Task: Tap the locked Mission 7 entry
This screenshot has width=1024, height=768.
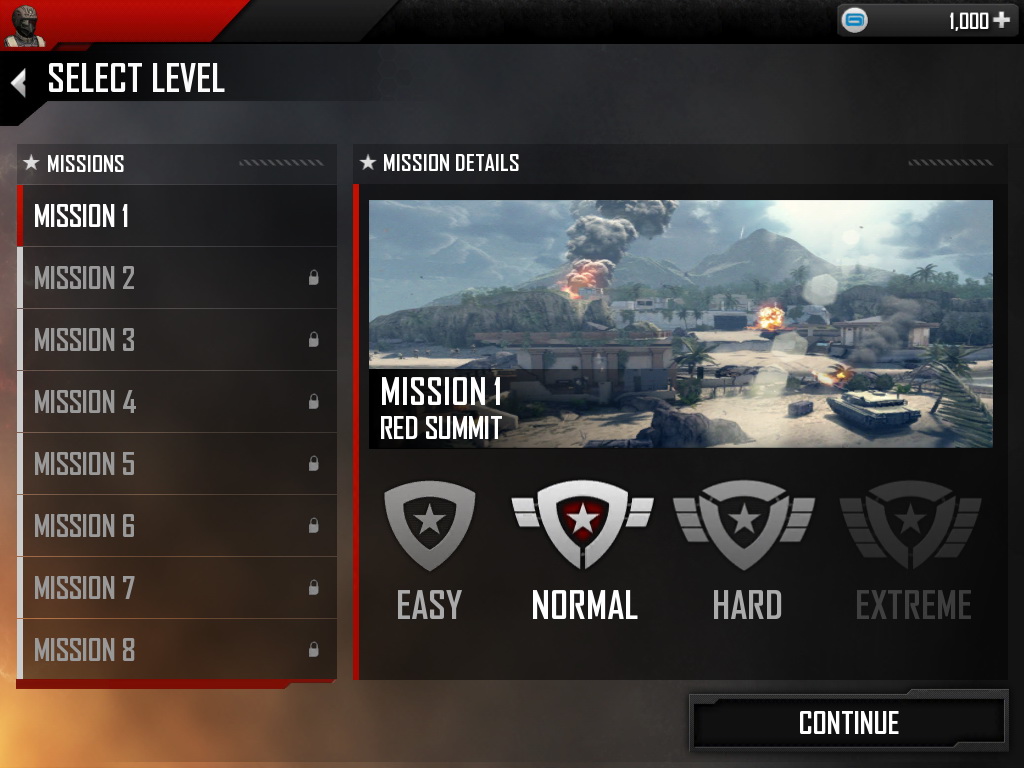Action: point(177,588)
